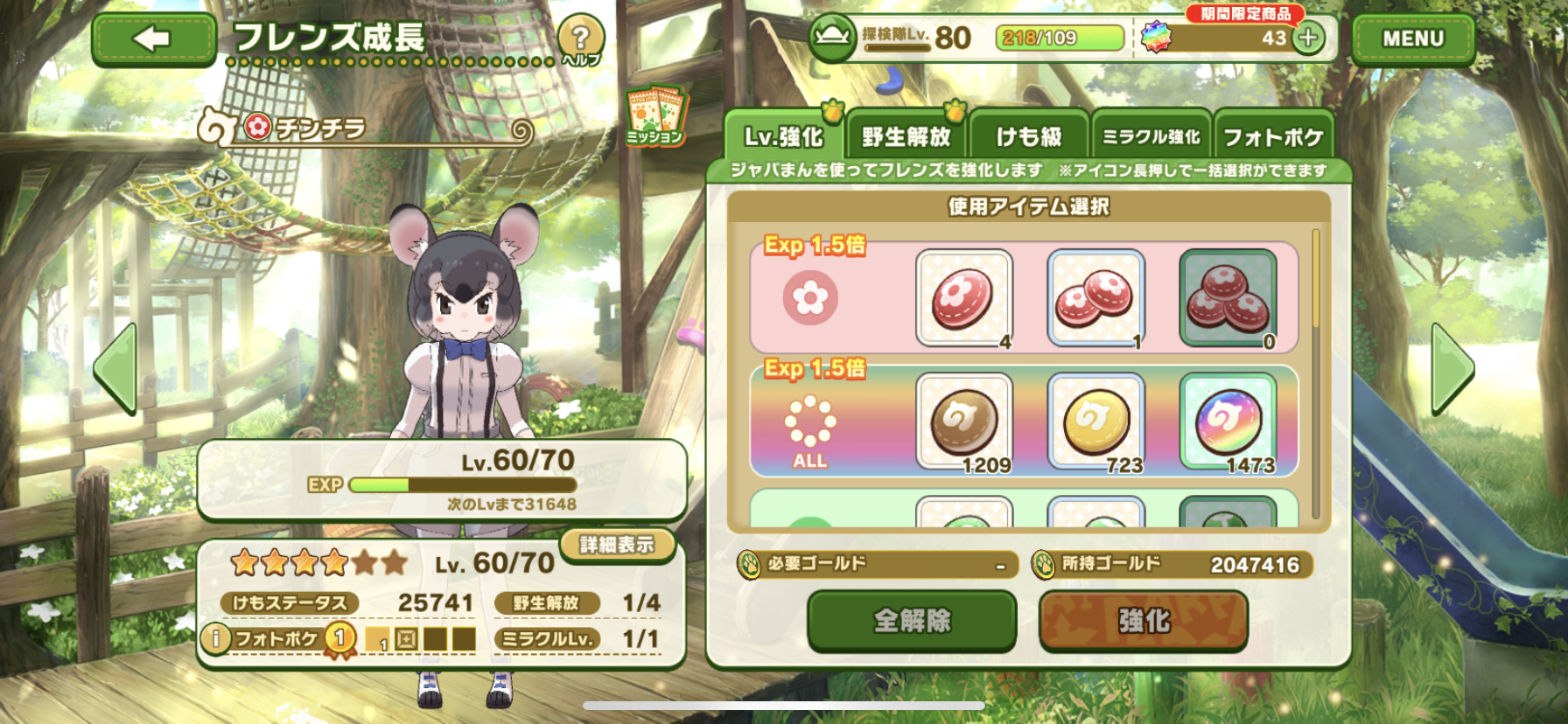This screenshot has width=1568, height=724.
Task: Open the MENU button
Action: point(1412,39)
